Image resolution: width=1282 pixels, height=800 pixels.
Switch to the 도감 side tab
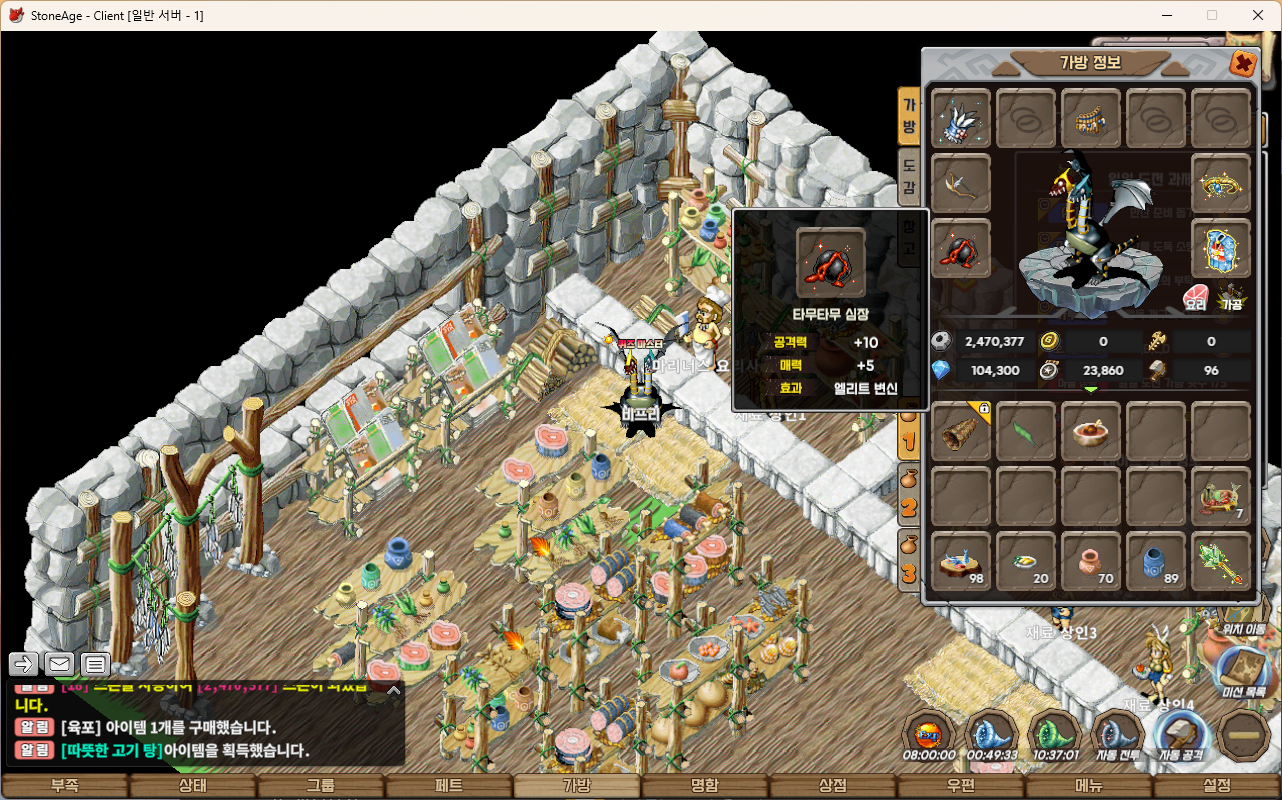pos(909,175)
